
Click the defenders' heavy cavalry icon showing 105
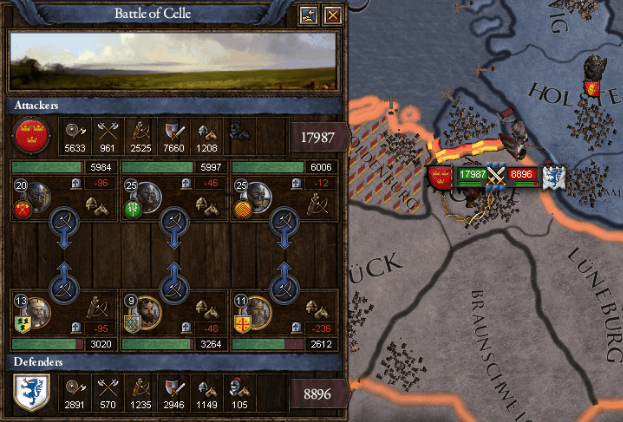[238, 385]
